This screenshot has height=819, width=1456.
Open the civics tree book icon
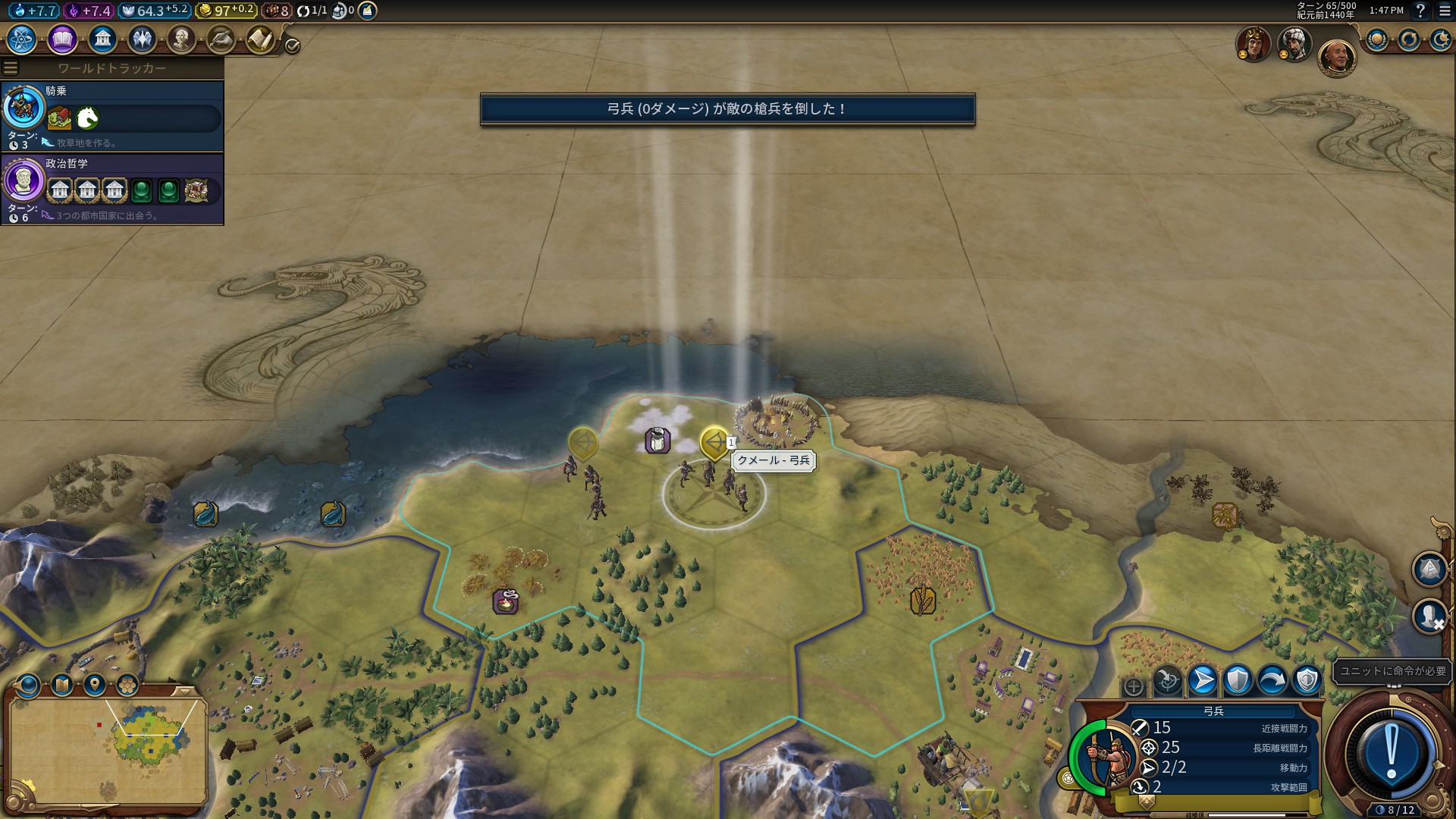pyautogui.click(x=62, y=39)
